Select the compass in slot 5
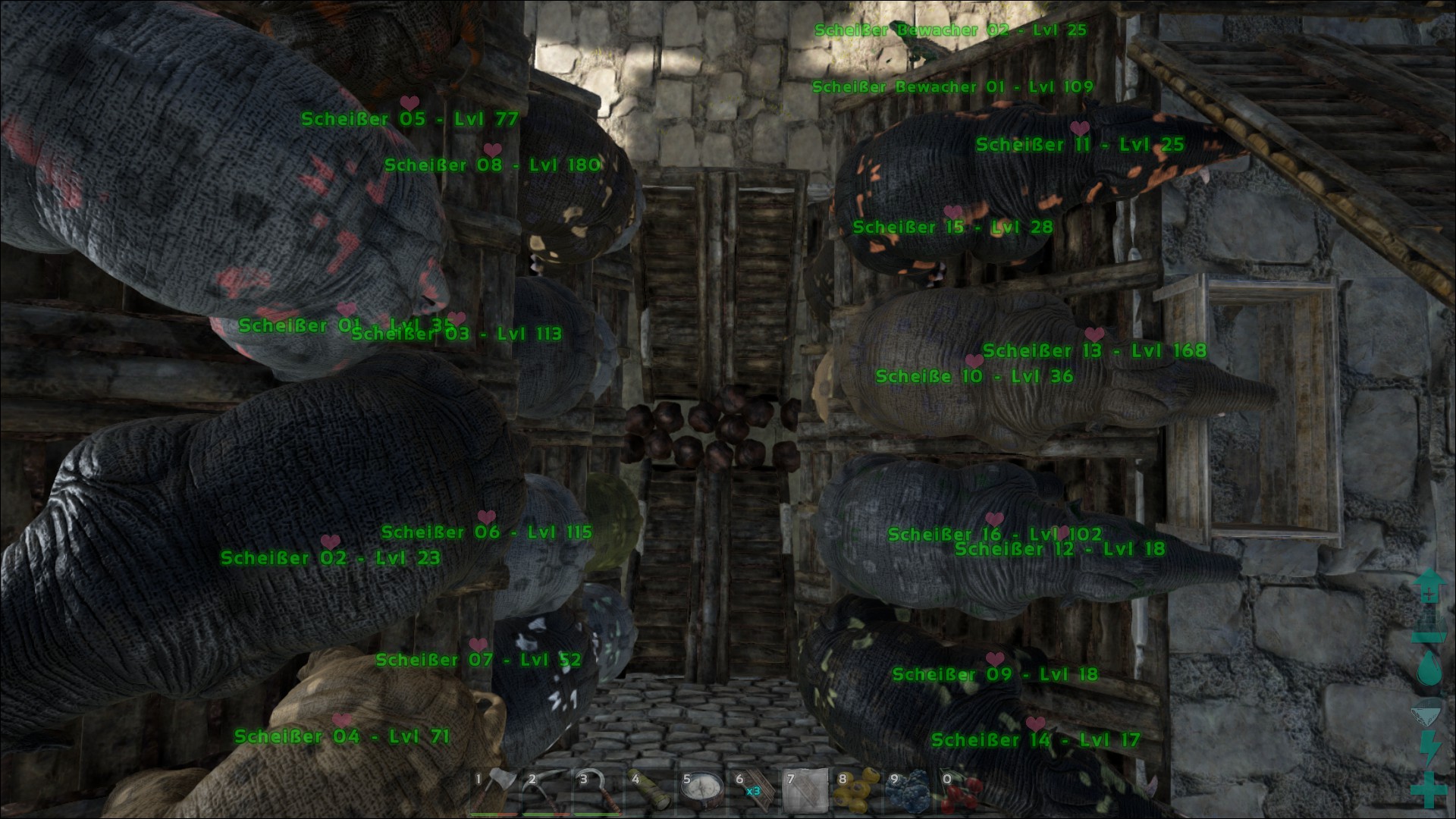 (x=700, y=789)
